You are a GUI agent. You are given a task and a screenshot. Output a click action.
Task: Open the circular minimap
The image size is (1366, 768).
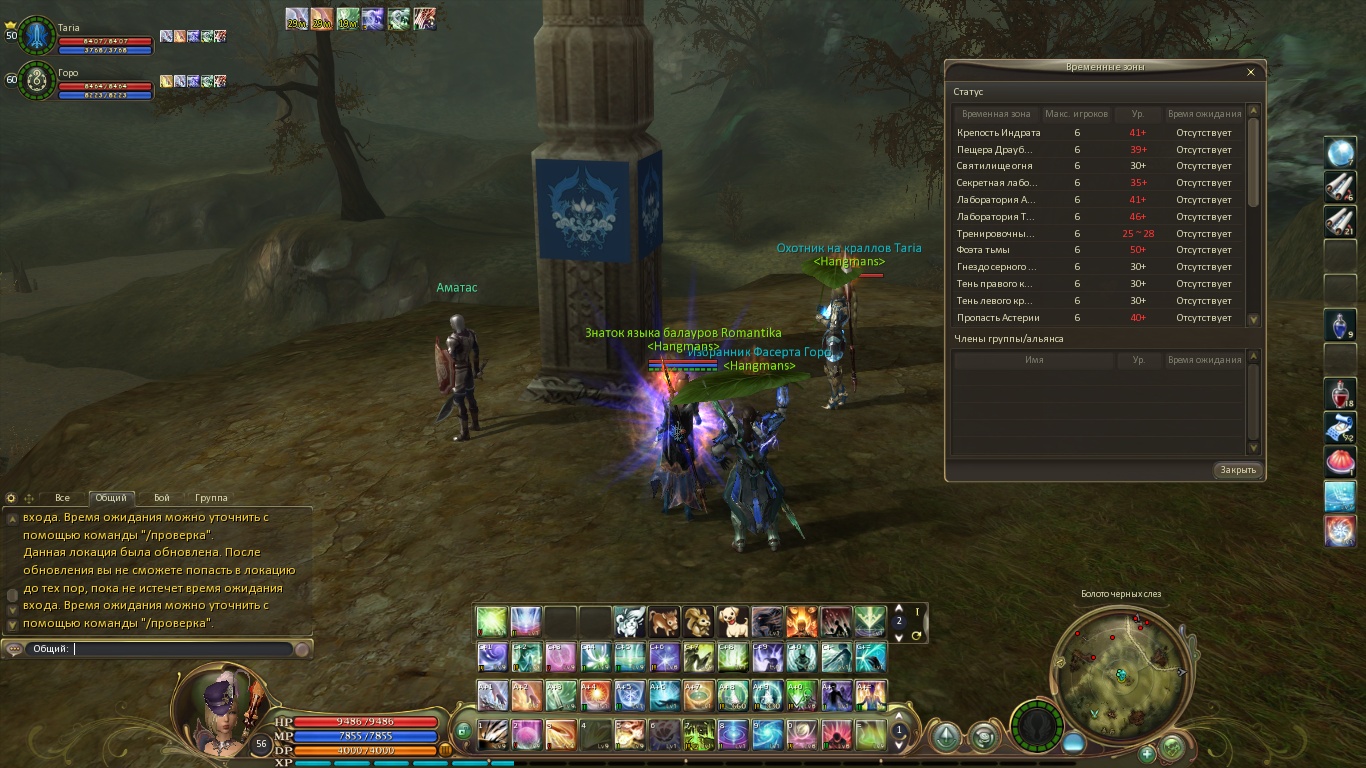pos(1118,672)
